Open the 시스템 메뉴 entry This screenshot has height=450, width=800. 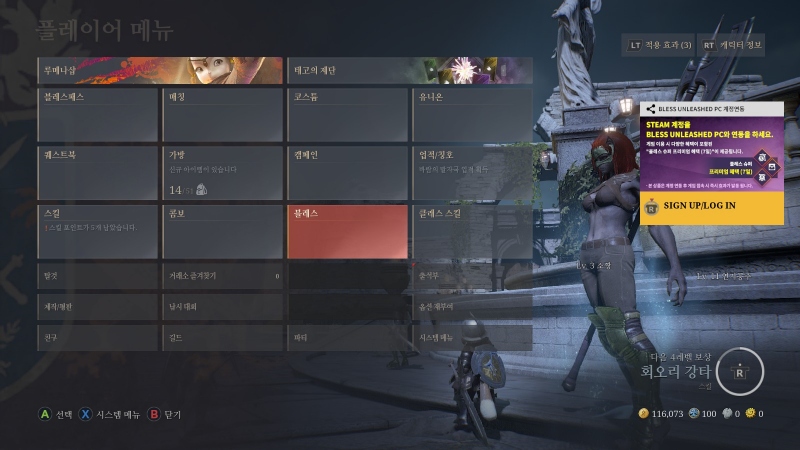click(472, 337)
